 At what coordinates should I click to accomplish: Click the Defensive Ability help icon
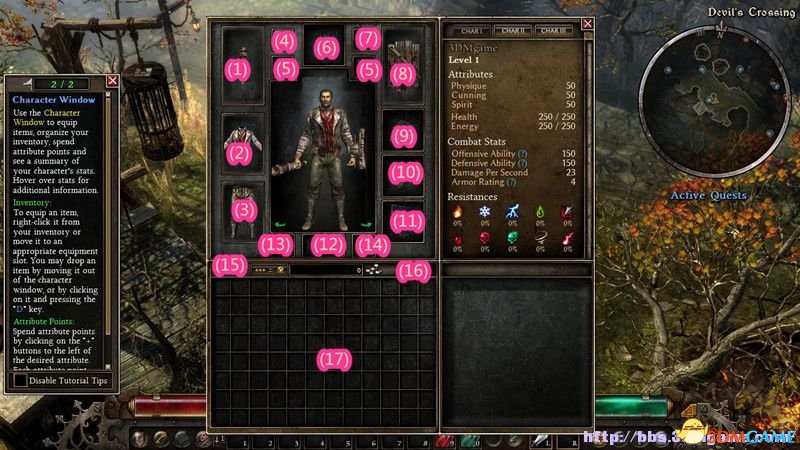[x=523, y=162]
